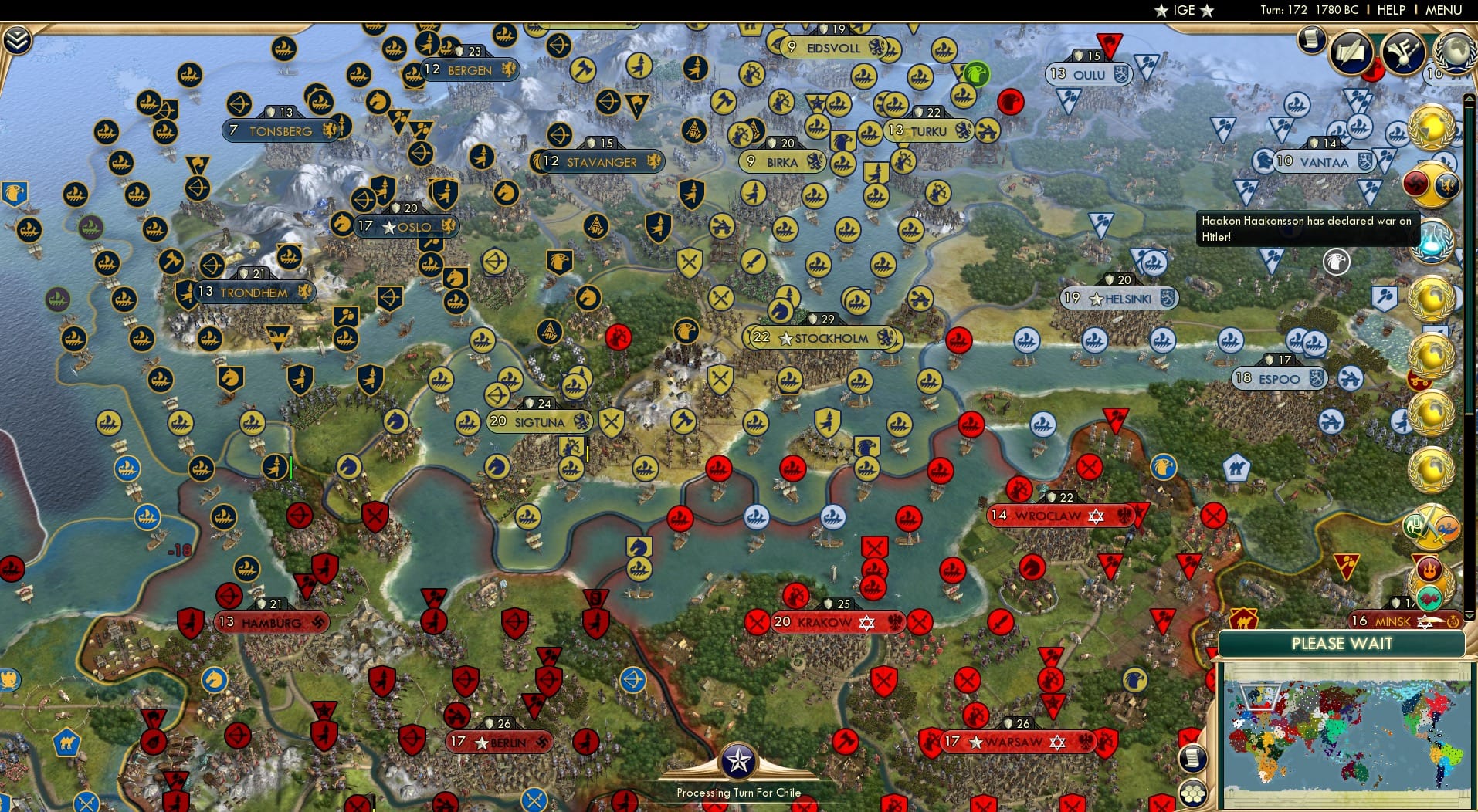Select the Stockholm city banner
The height and width of the screenshot is (812, 1478).
point(825,338)
